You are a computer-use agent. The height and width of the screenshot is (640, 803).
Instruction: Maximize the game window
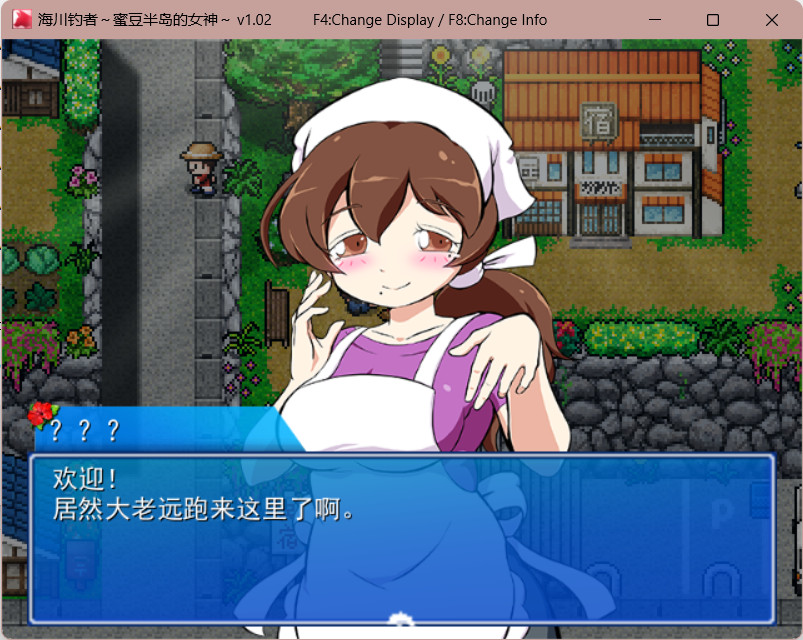coord(713,20)
